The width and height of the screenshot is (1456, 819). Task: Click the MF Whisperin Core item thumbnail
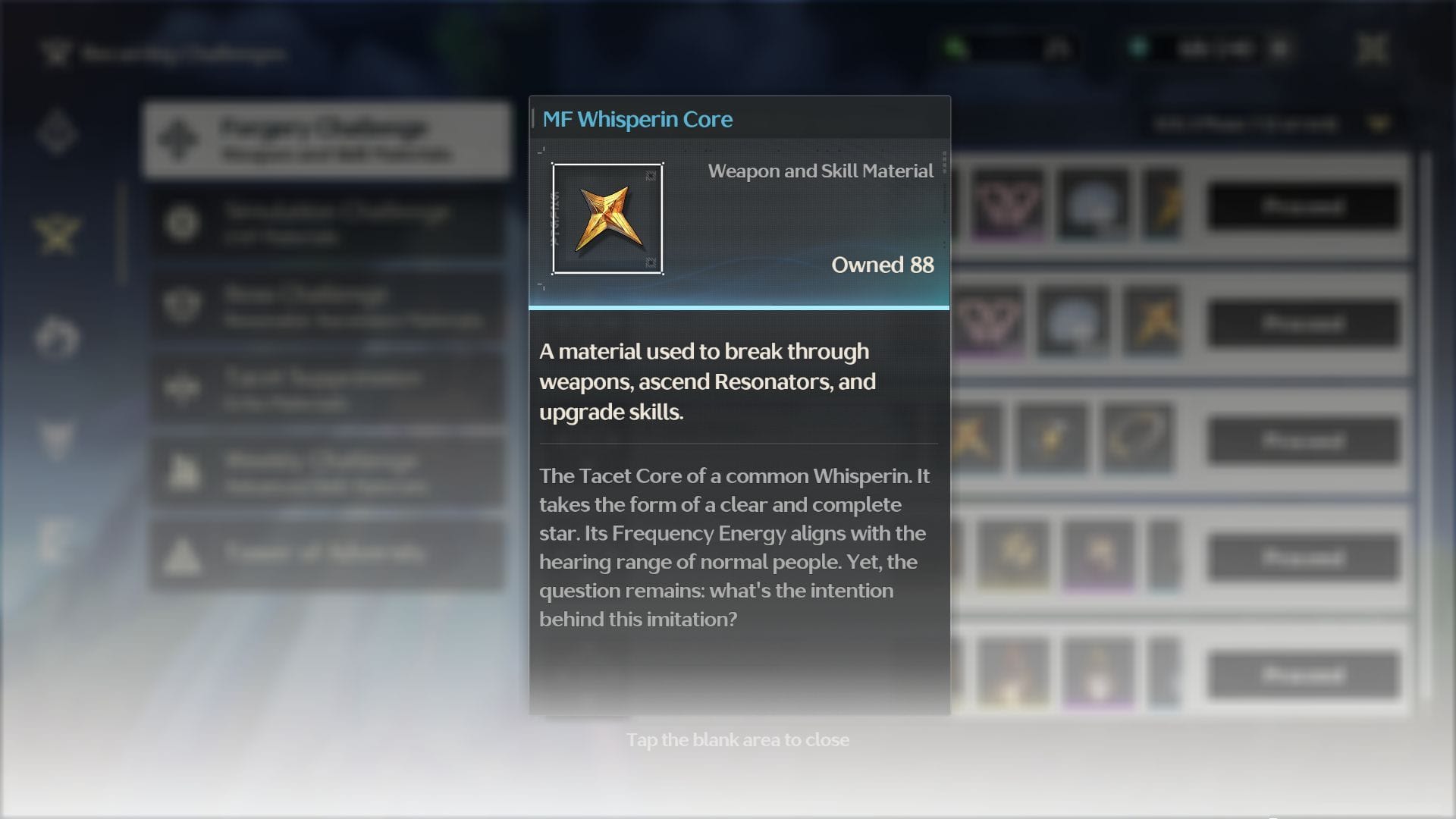coord(607,218)
